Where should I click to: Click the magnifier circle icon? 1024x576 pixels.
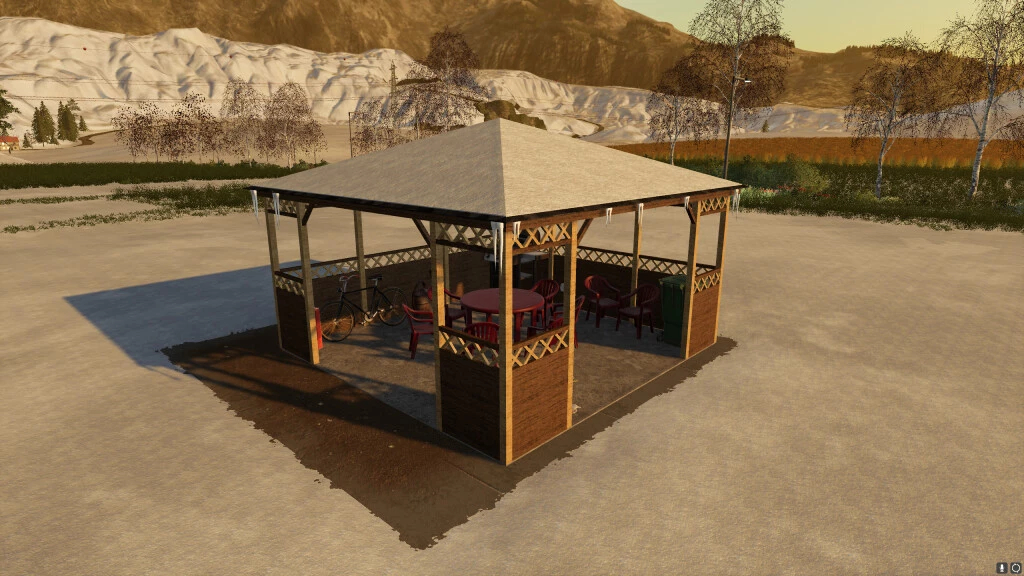[1015, 567]
